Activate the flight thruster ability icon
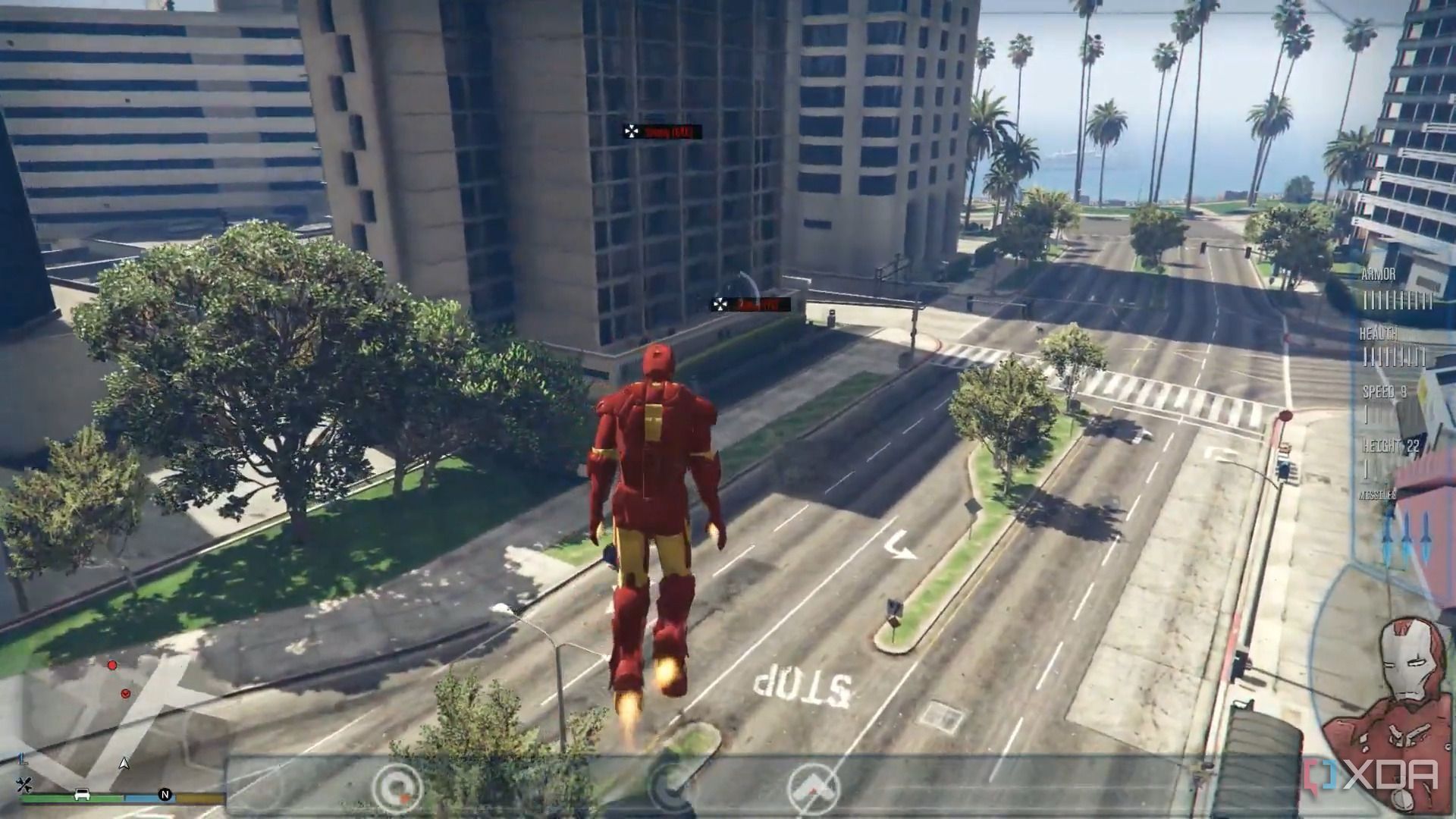This screenshot has height=819, width=1456. click(813, 785)
